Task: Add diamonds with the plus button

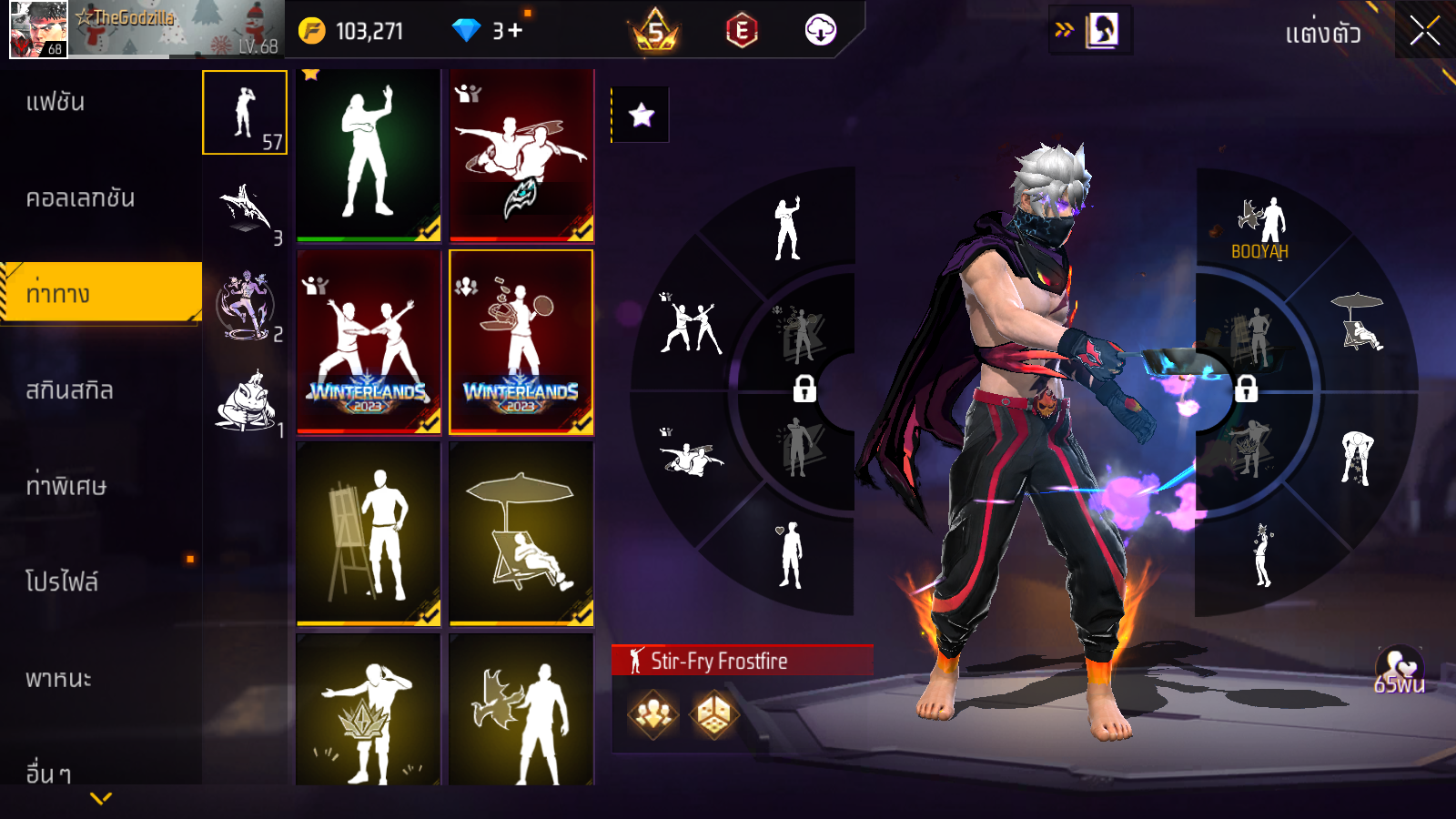Action: [x=516, y=31]
